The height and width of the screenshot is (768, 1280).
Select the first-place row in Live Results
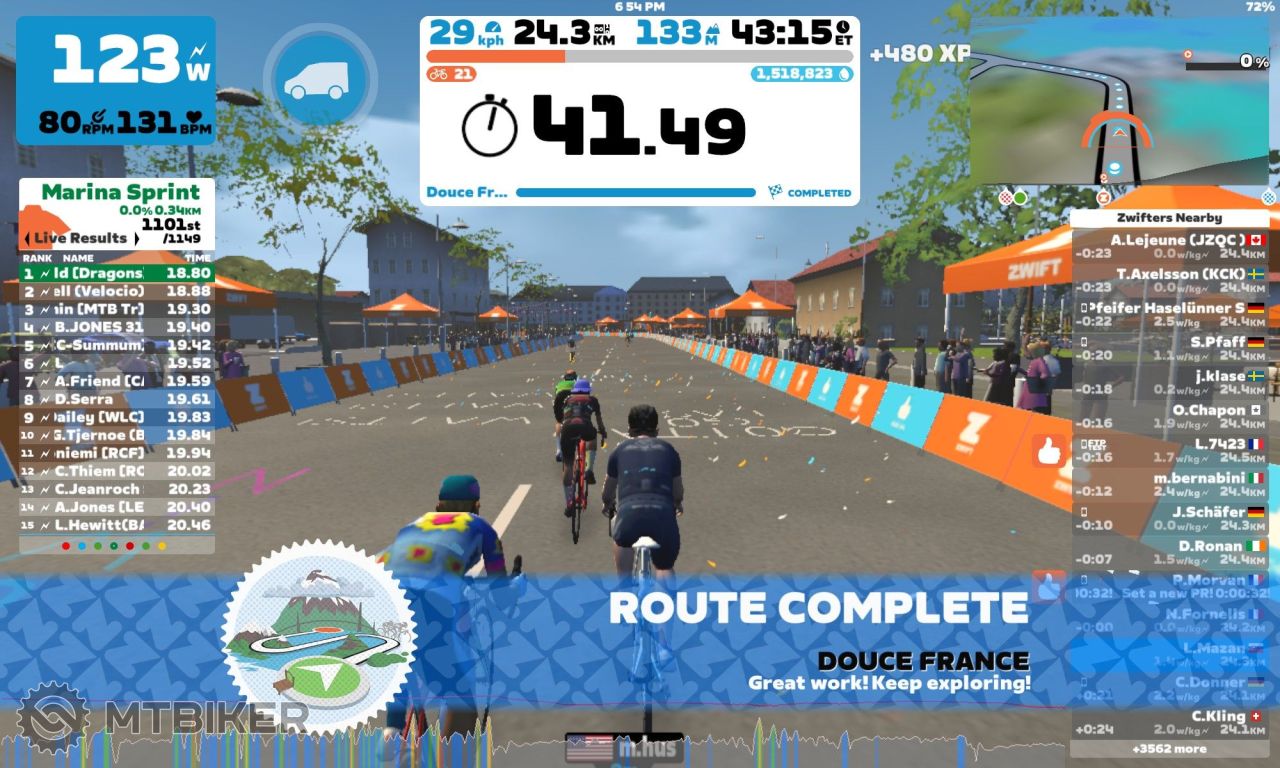click(117, 272)
